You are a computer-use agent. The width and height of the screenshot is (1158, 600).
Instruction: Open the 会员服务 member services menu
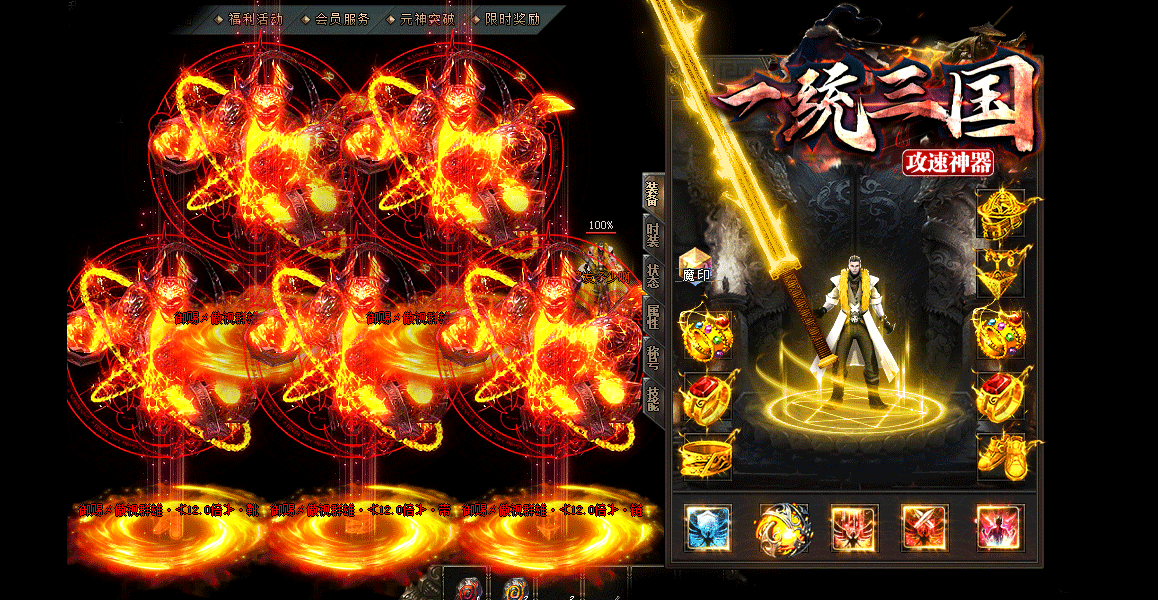click(341, 19)
